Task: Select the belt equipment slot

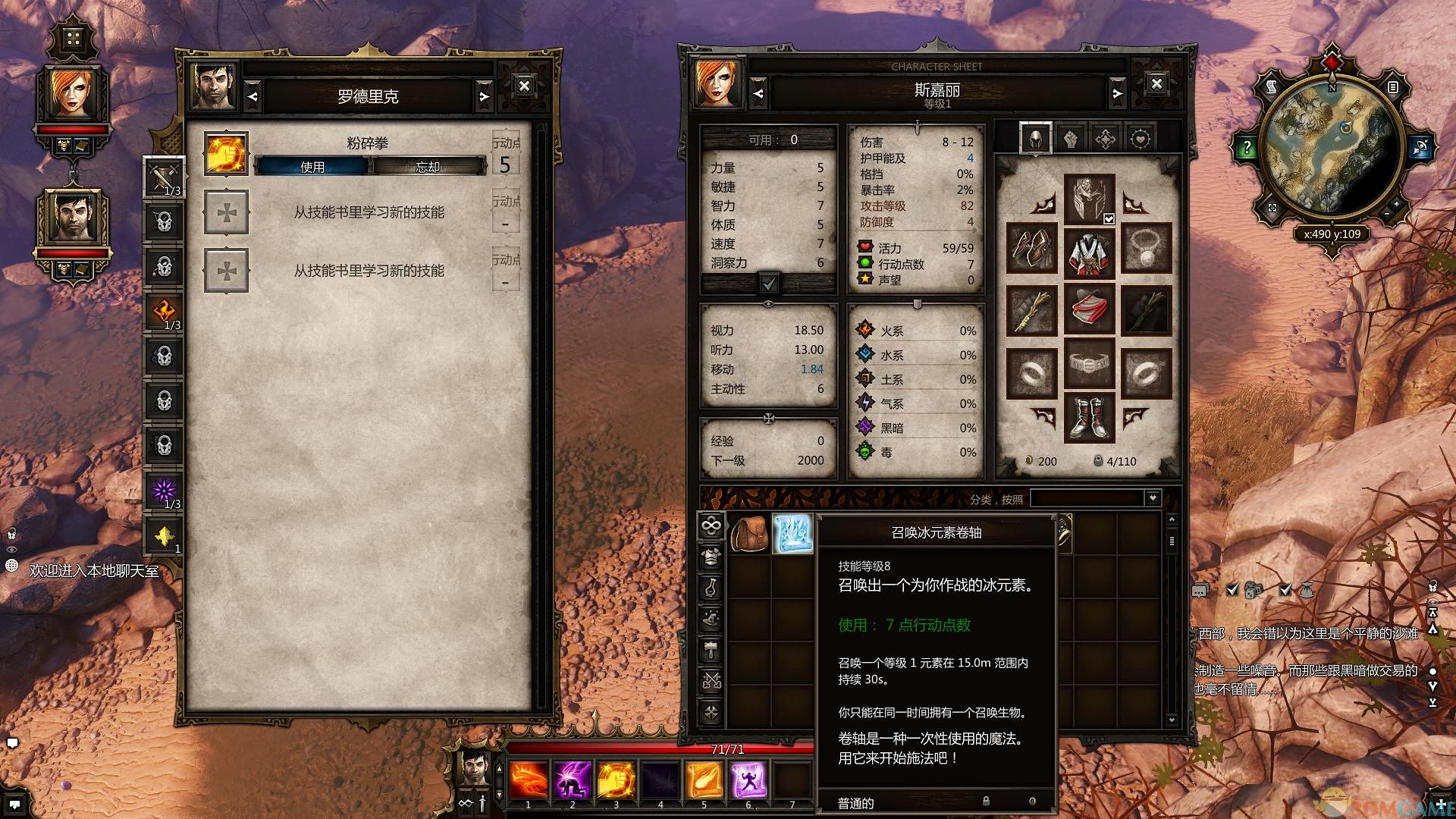Action: (1089, 365)
